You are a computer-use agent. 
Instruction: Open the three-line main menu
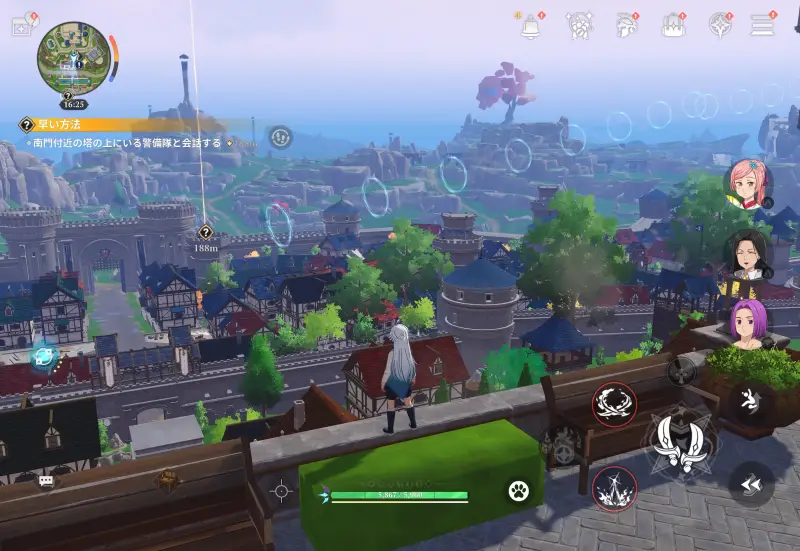point(763,26)
